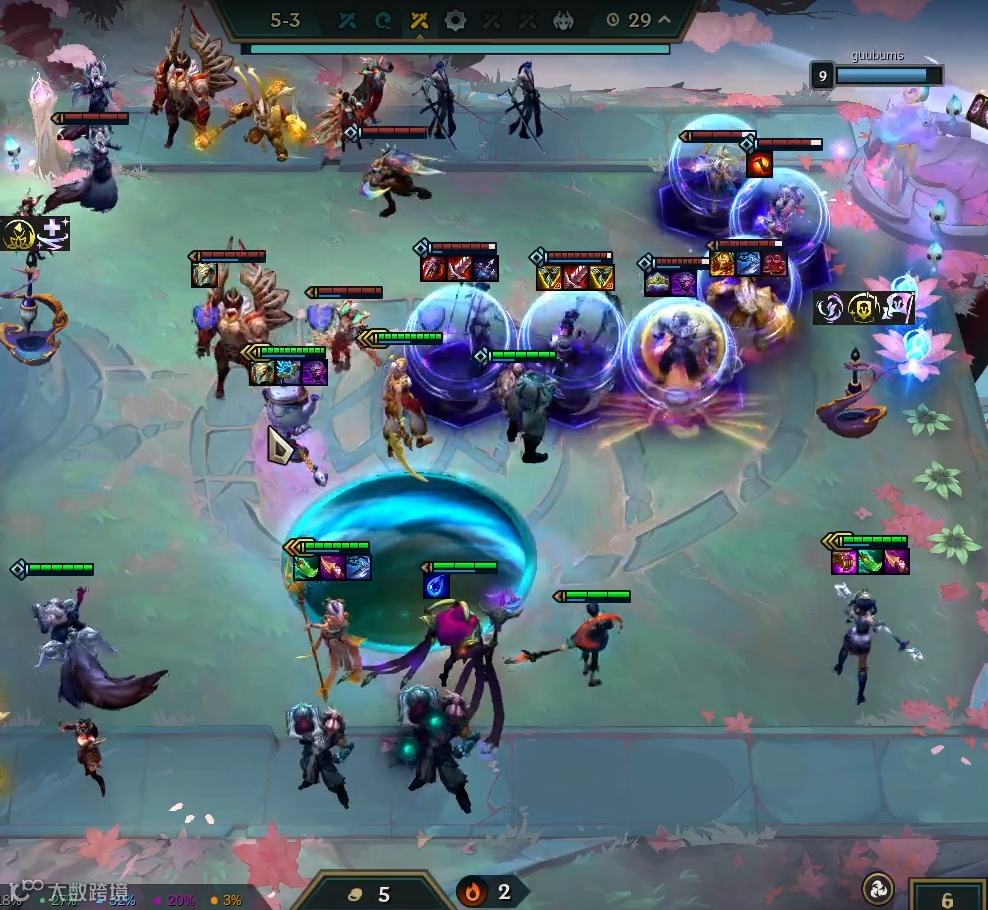
Task: Inspect the helmet-with-flag augment icon
Action: (897, 309)
